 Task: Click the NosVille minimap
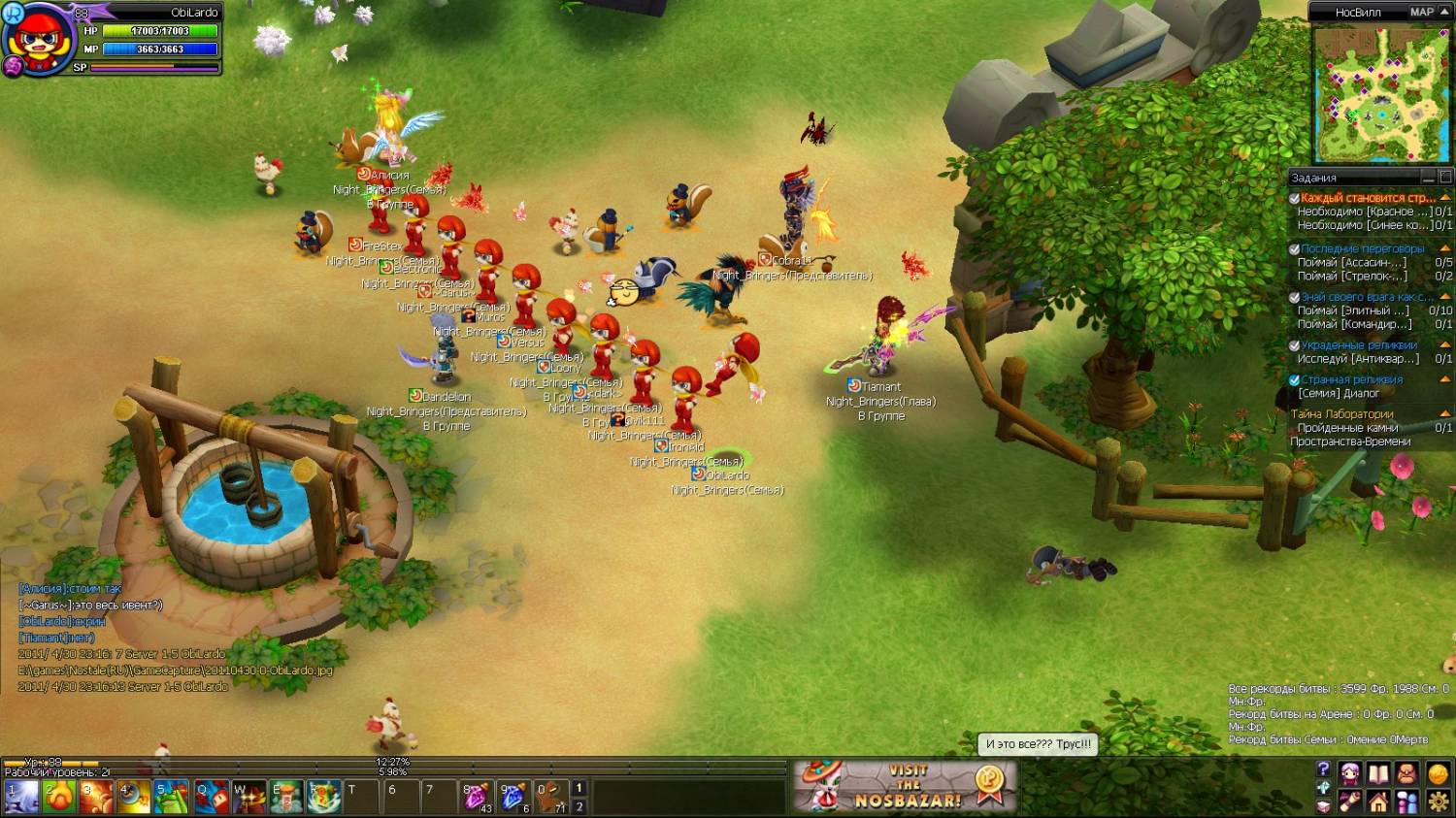point(1380,94)
